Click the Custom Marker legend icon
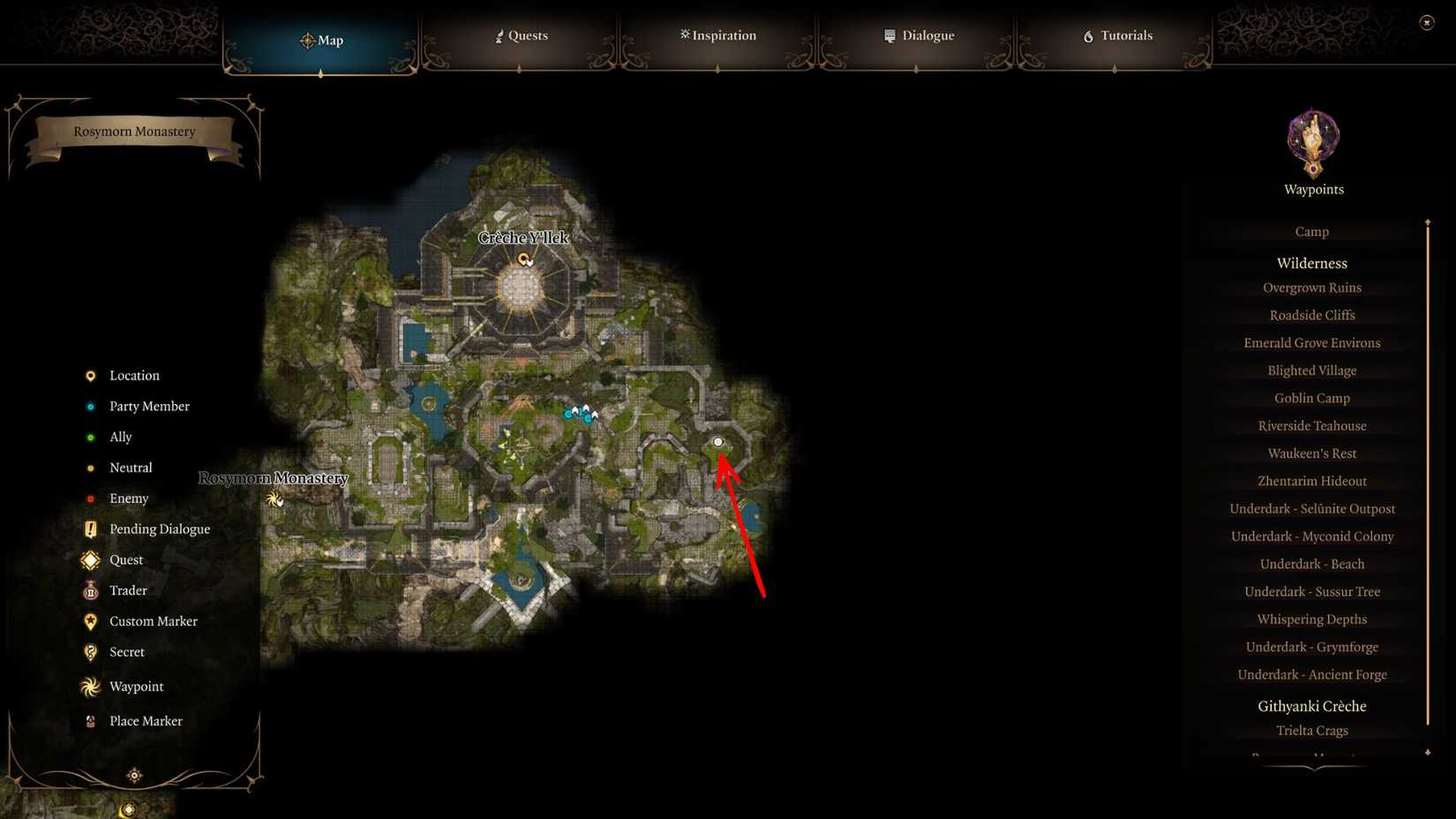This screenshot has width=1456, height=819. point(91,621)
